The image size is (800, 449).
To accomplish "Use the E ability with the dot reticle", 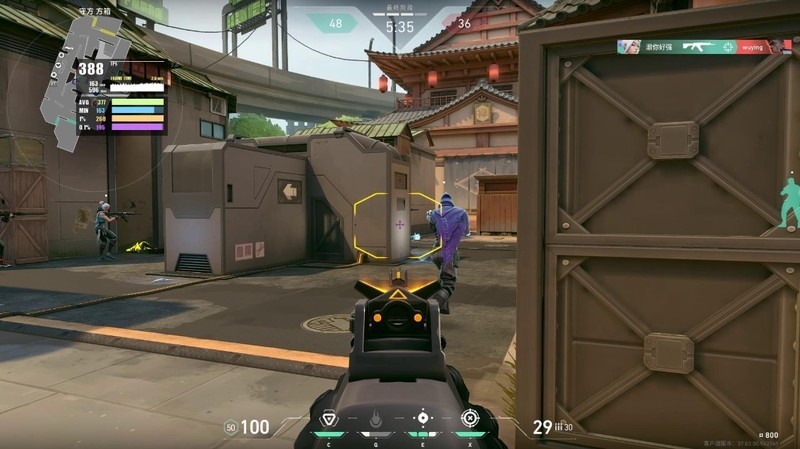I will [422, 418].
